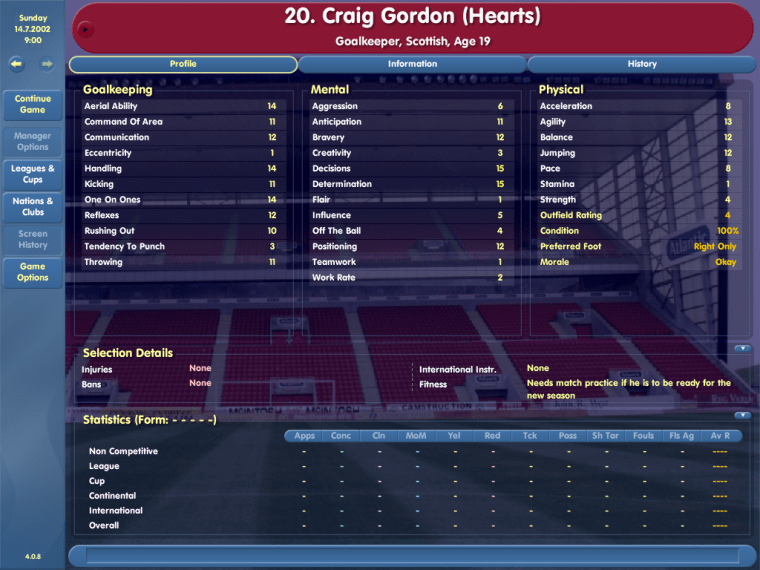Open Screen History
The image size is (760, 570).
(x=33, y=239)
